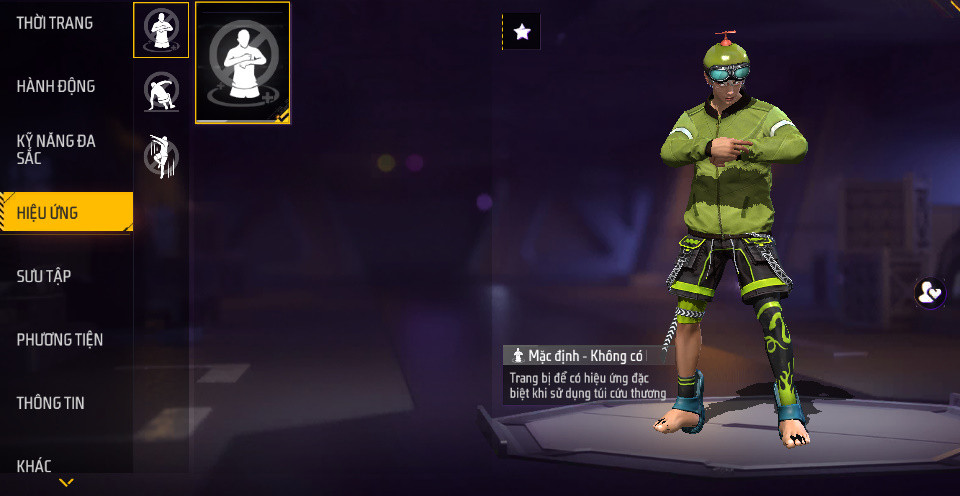Choose the crouching figure effect subcategory icon
This screenshot has height=496, width=960.
click(x=161, y=93)
